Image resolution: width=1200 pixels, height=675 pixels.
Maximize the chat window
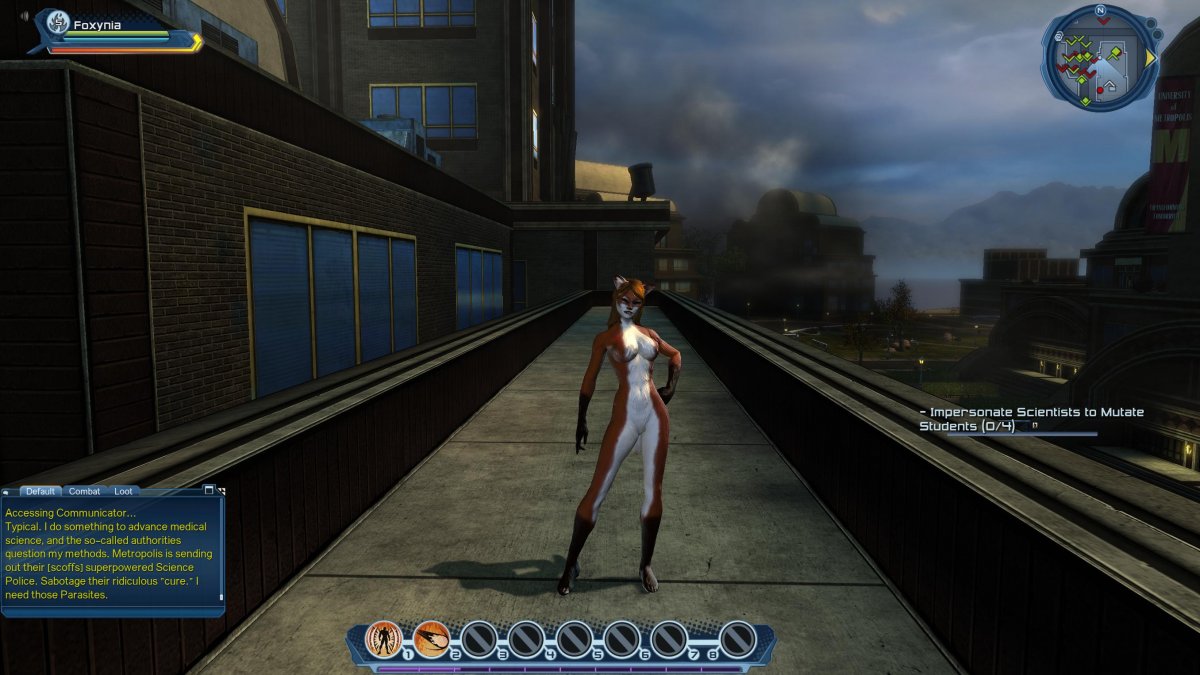(x=209, y=490)
